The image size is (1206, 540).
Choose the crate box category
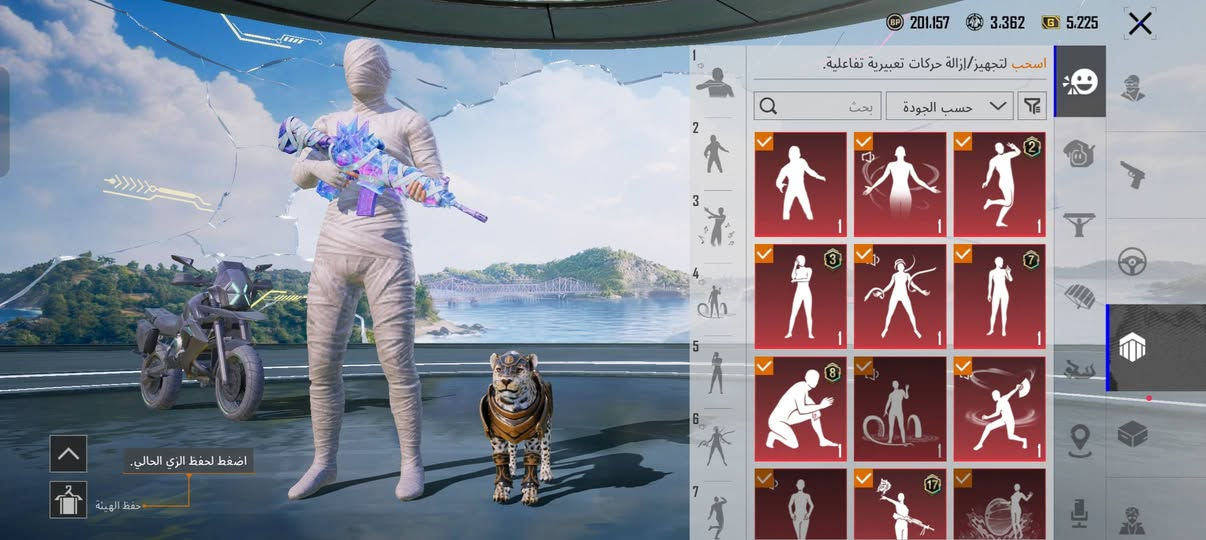pos(1133,435)
